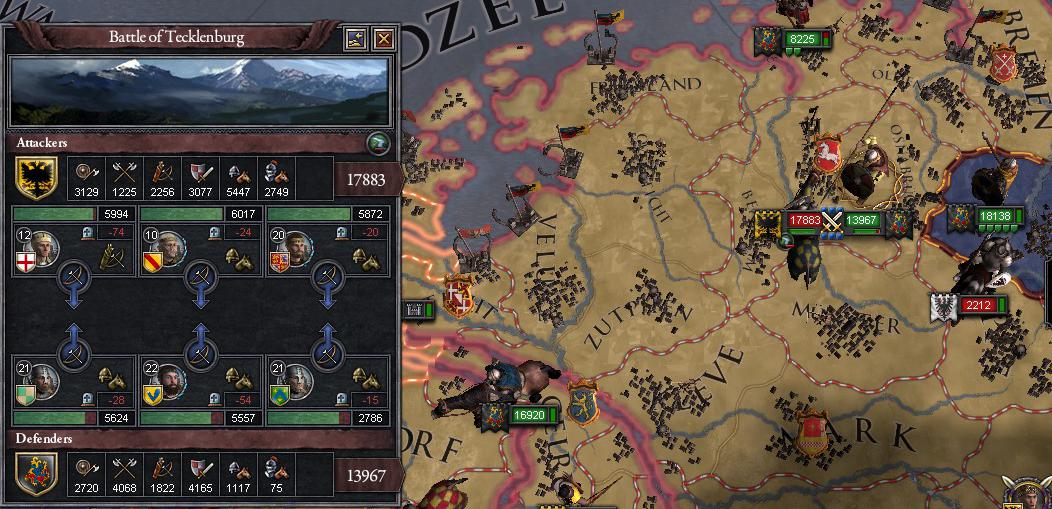
Task: Choose the 18138 army counter on map
Action: [995, 215]
